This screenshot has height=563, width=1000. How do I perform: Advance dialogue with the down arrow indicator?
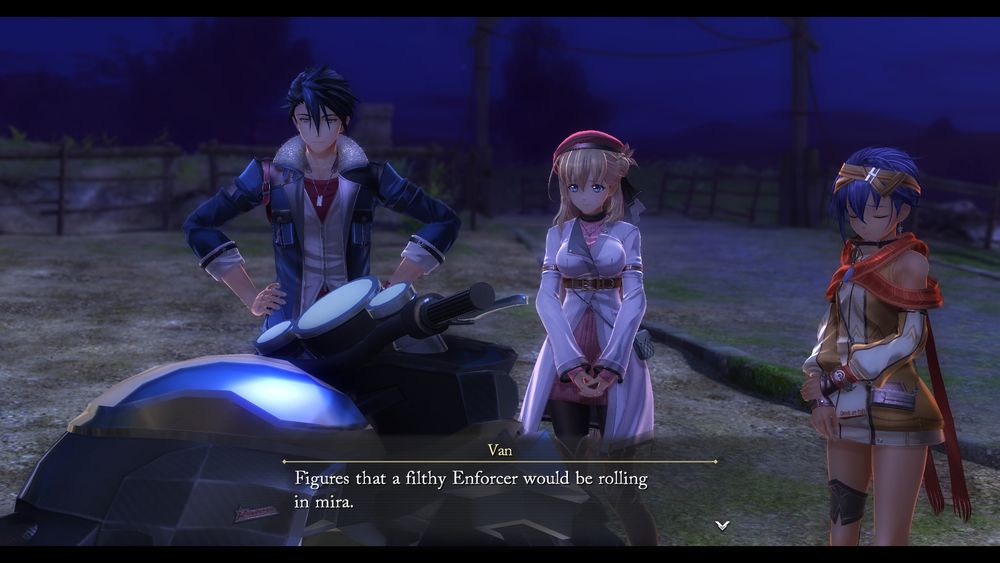[722, 524]
